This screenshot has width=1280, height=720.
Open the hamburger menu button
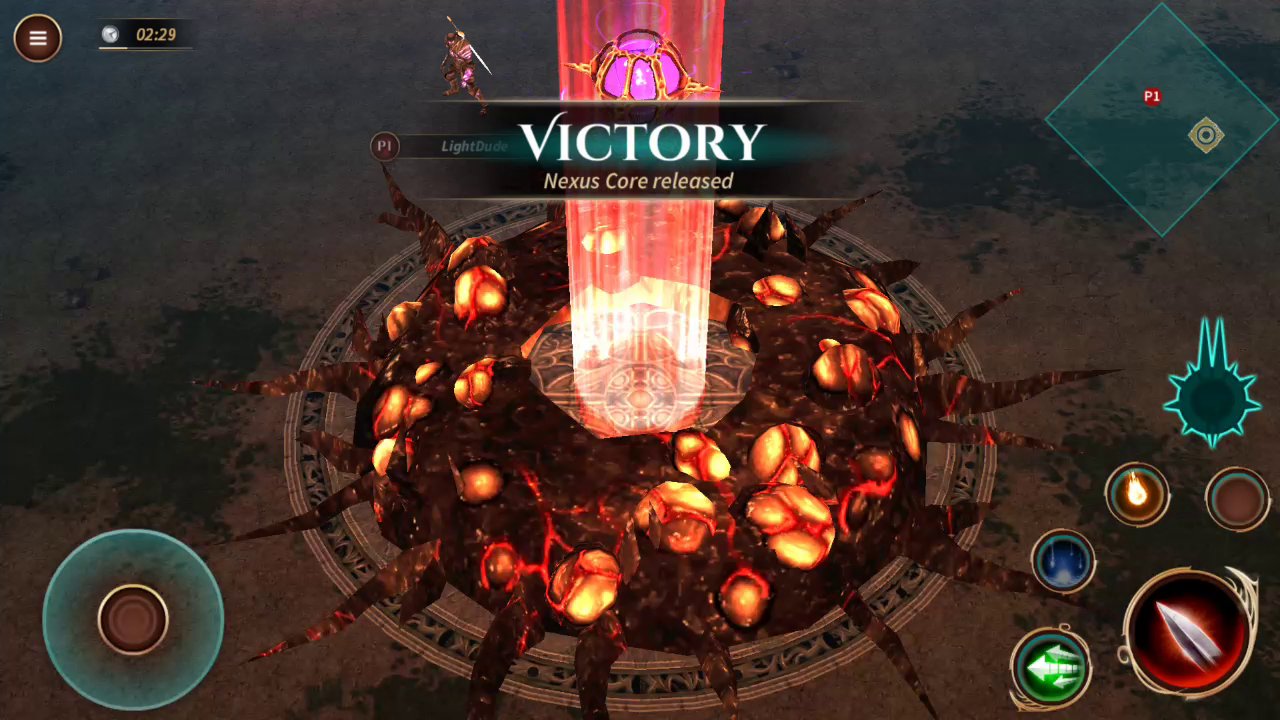pyautogui.click(x=38, y=39)
